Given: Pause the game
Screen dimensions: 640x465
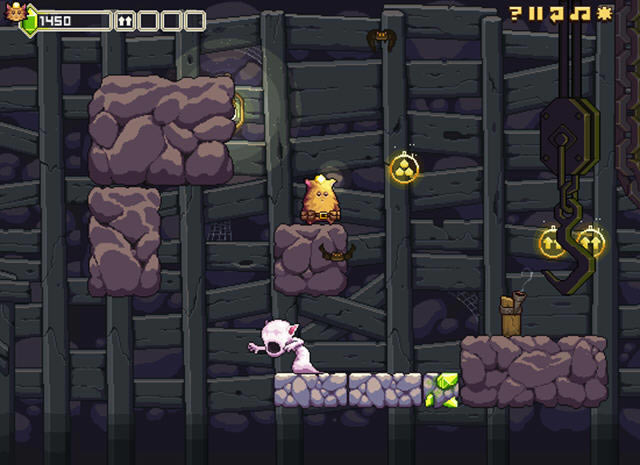Looking at the screenshot, I should [x=536, y=13].
